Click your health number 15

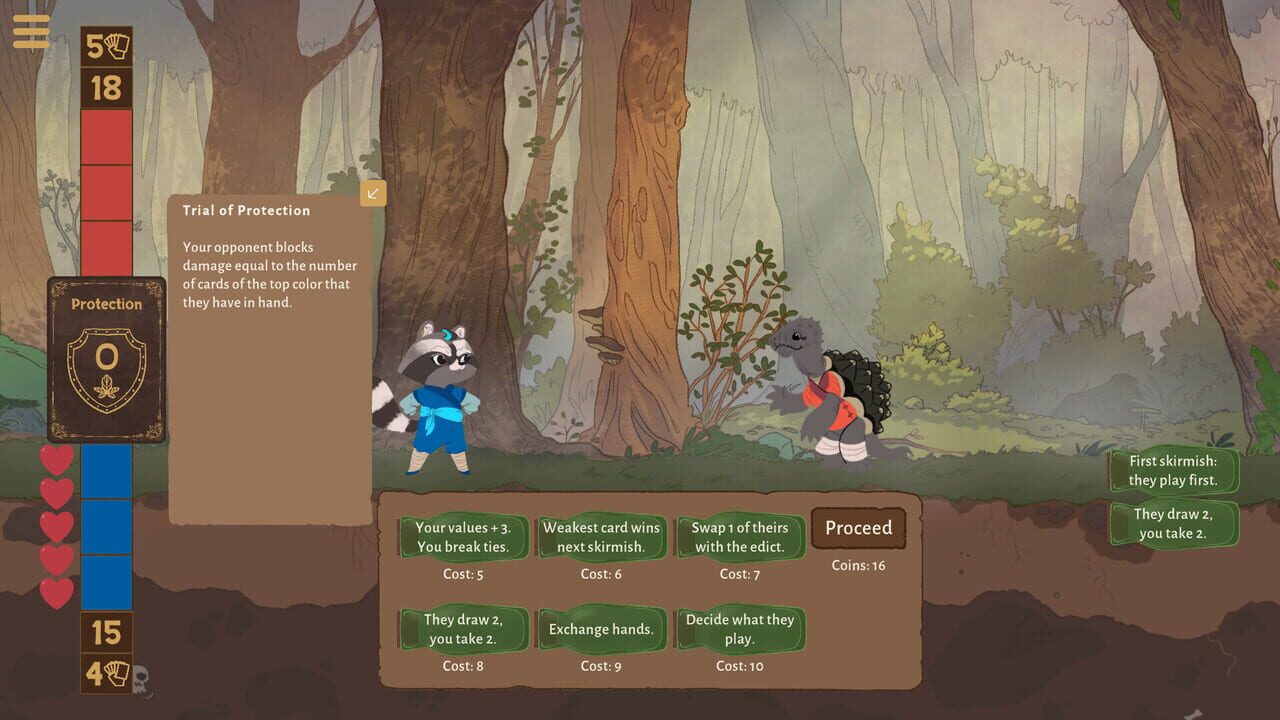pos(104,632)
